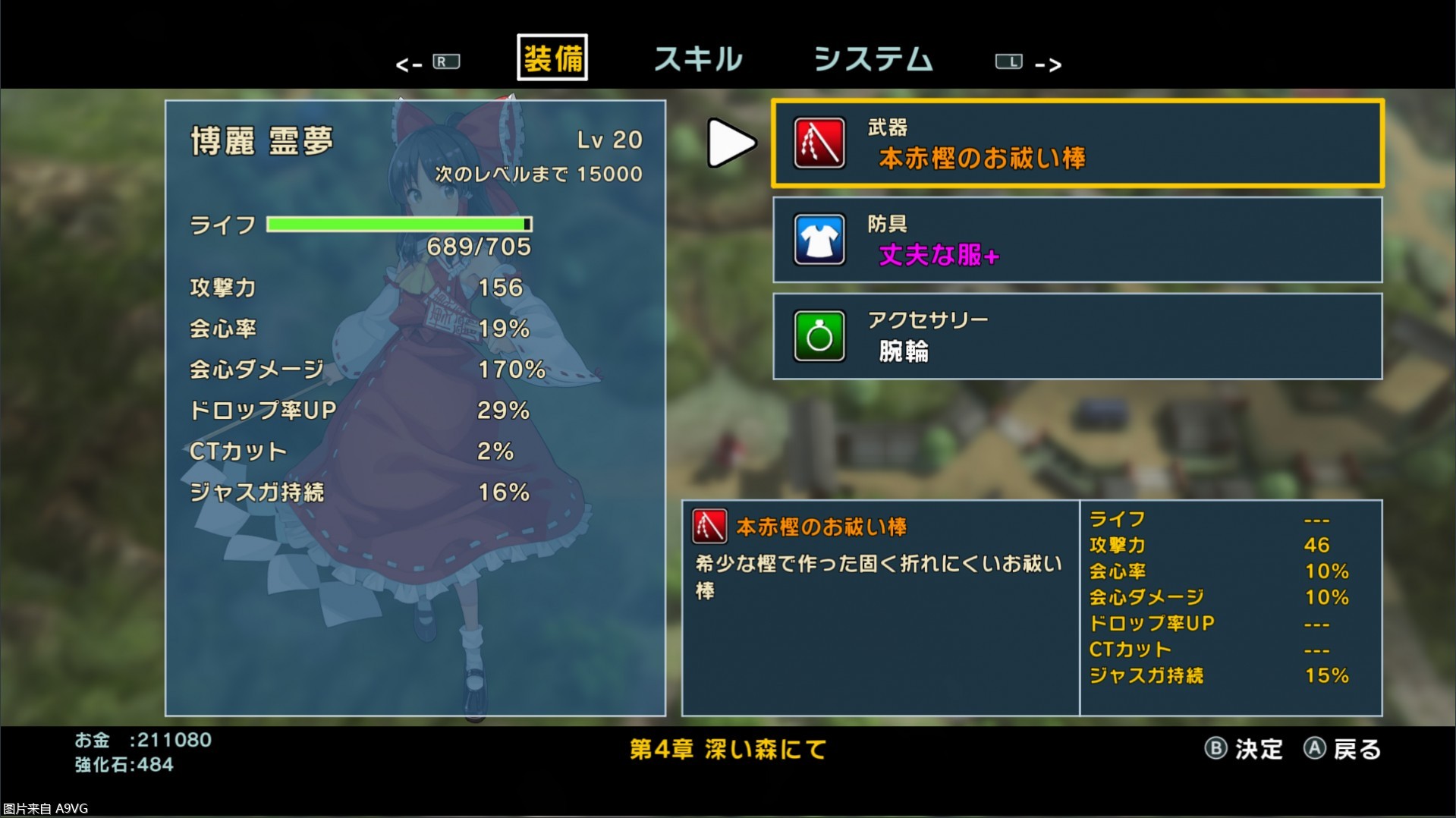Viewport: 1456px width, 818px height.
Task: Open the システム tab
Action: click(x=873, y=60)
